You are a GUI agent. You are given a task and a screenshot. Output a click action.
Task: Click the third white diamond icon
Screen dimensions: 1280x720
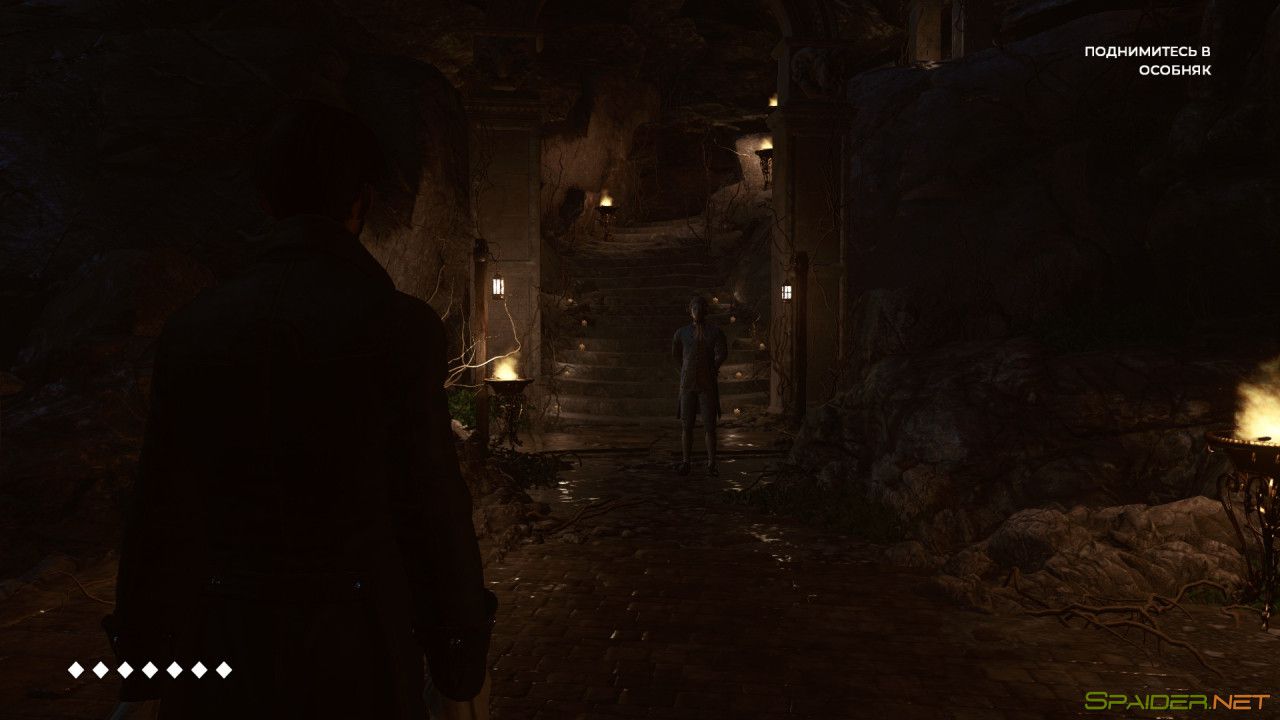tap(125, 668)
